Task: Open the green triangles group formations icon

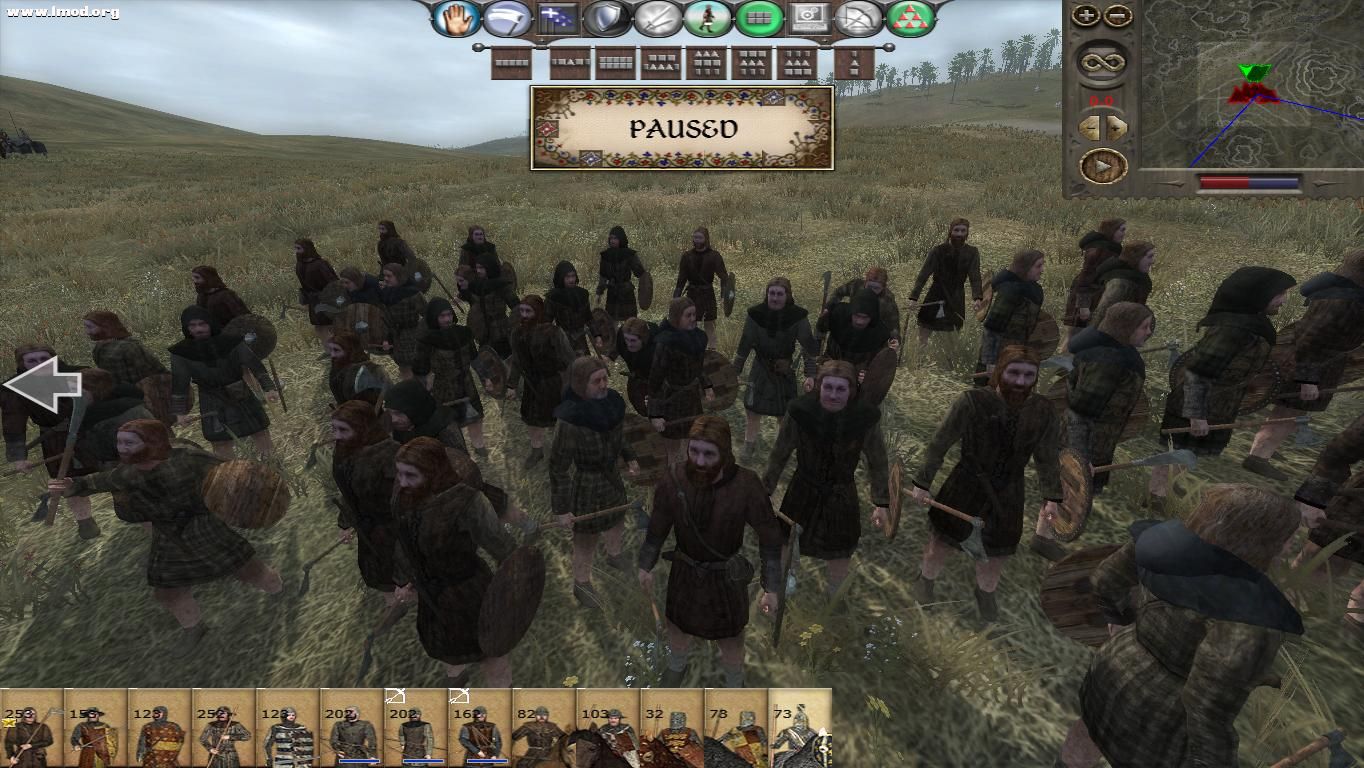Action: 911,17
